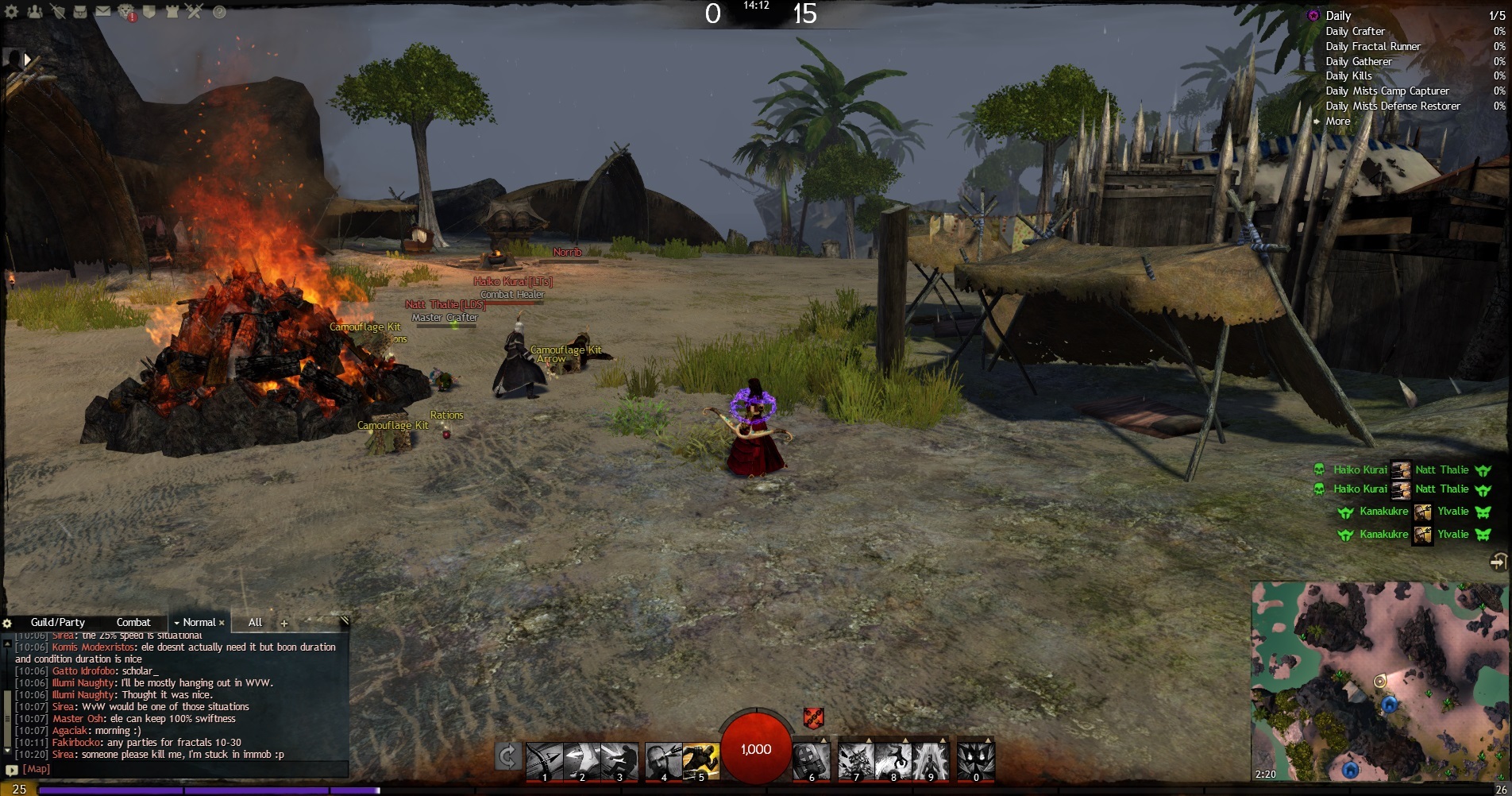This screenshot has height=796, width=1512.
Task: Open the crossed swords PvP panel
Action: click(x=195, y=12)
